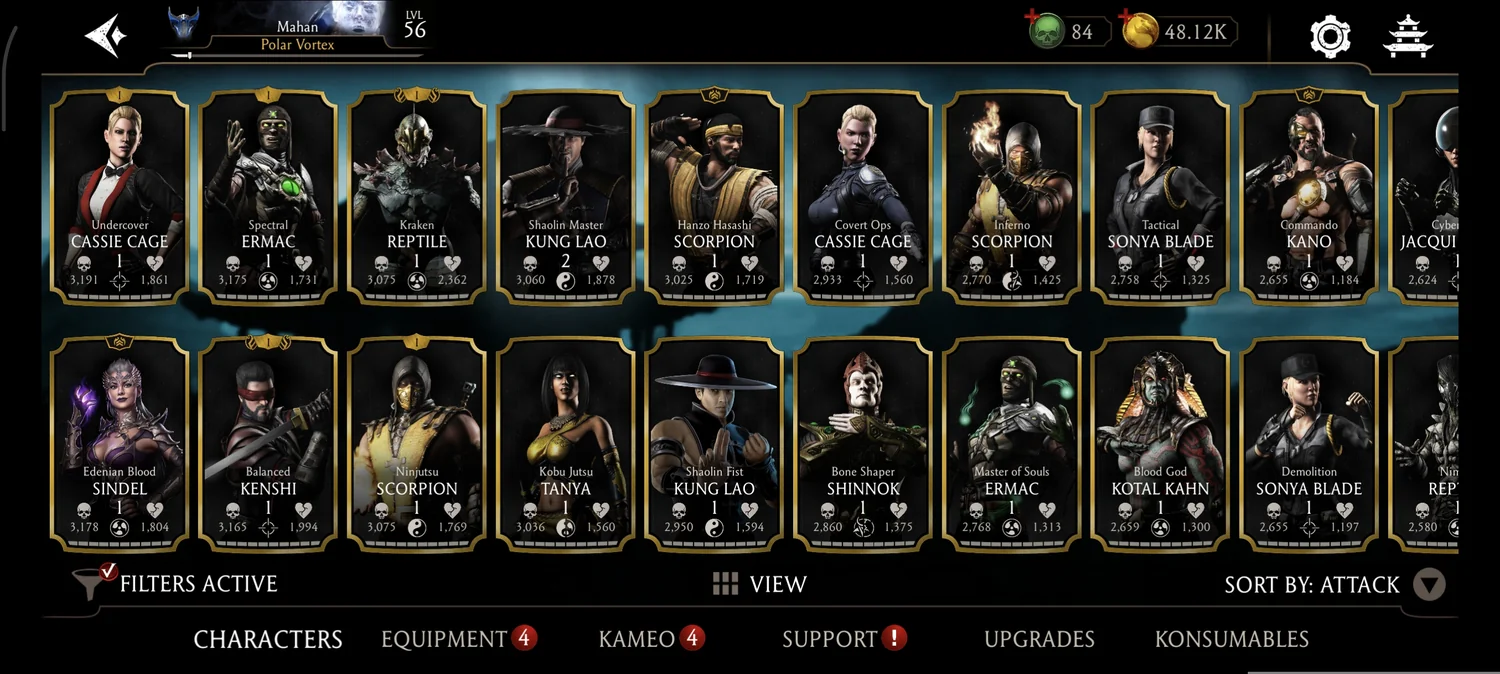Viewport: 1500px width, 674px height.
Task: Open the active filters menu
Action: pos(177,584)
